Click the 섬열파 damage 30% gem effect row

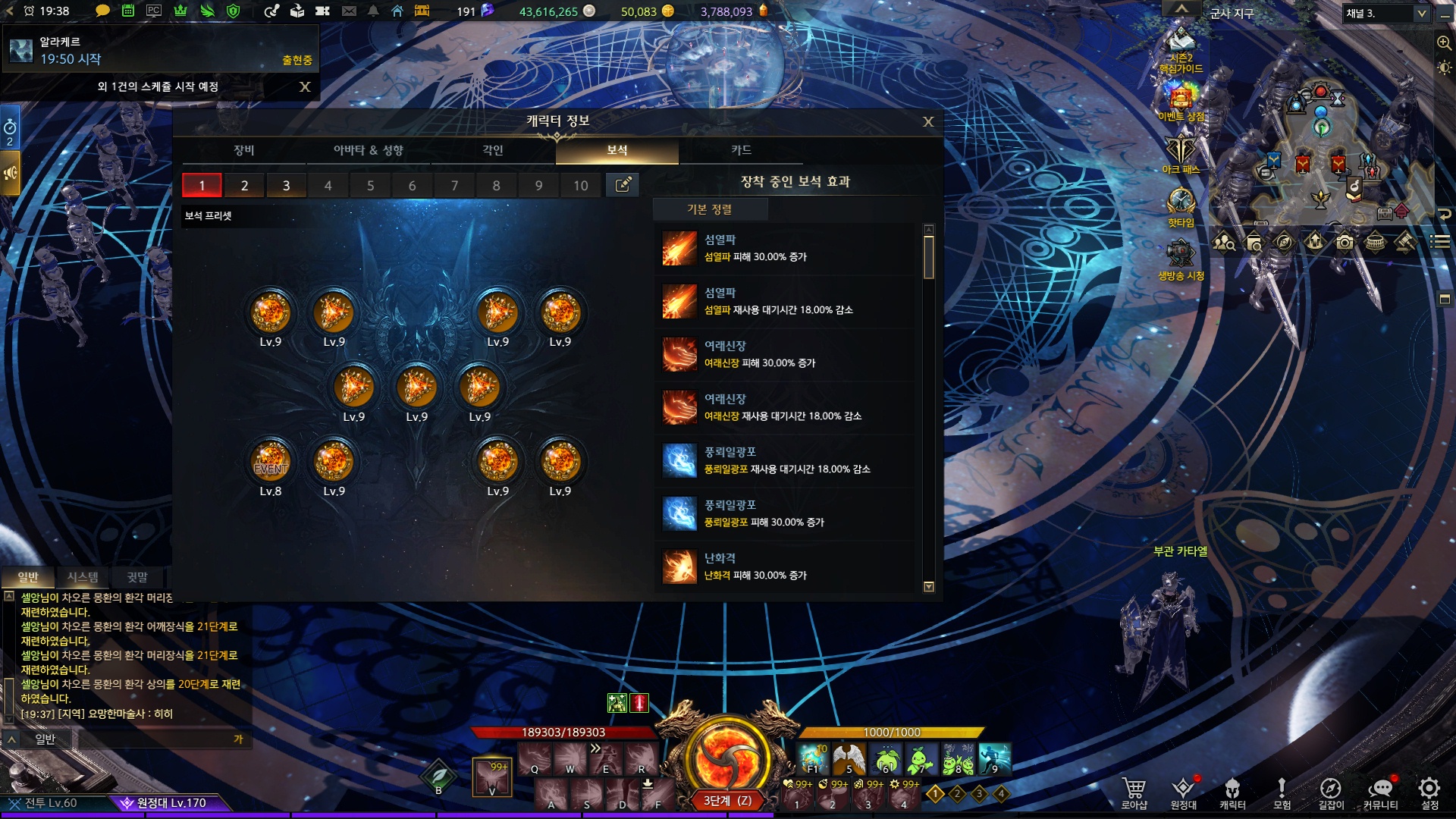pos(785,249)
